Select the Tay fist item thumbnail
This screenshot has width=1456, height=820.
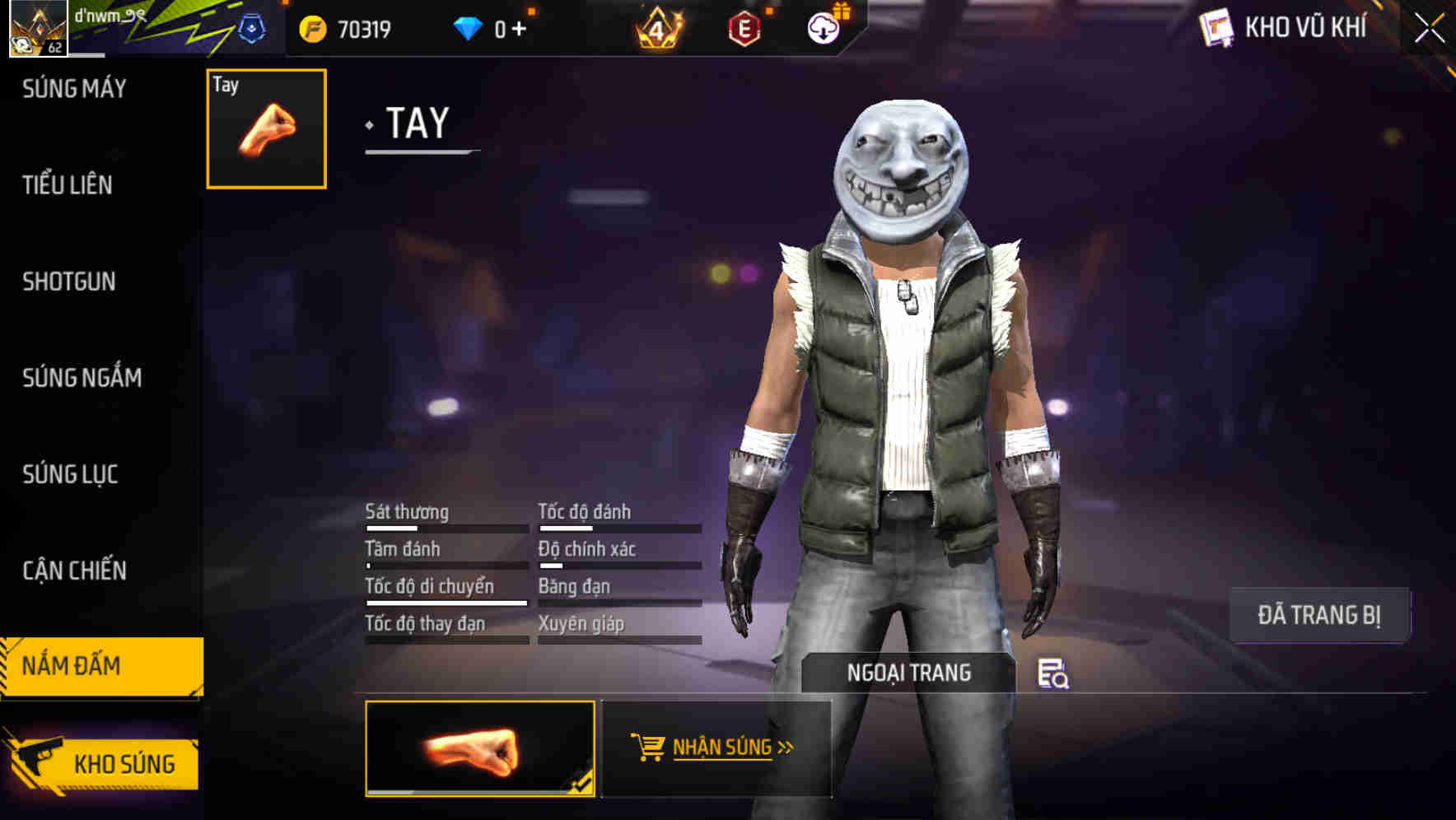[x=265, y=127]
